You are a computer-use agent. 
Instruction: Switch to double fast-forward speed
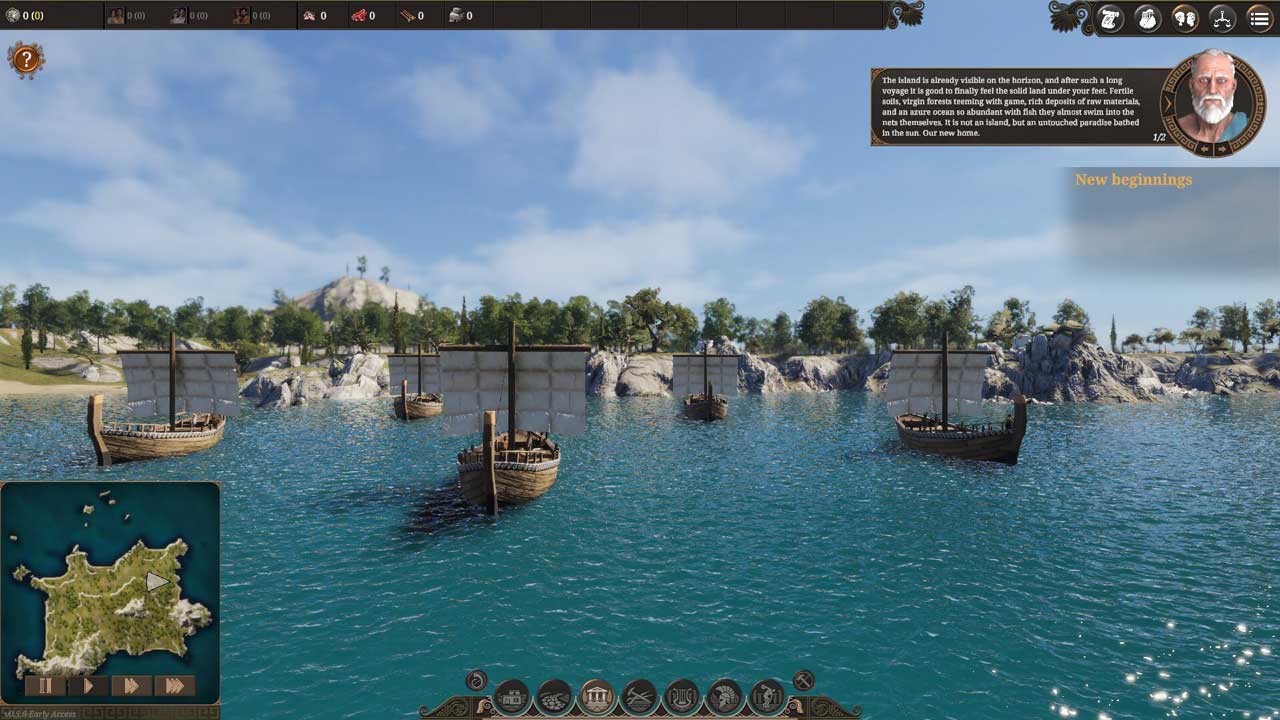point(131,686)
